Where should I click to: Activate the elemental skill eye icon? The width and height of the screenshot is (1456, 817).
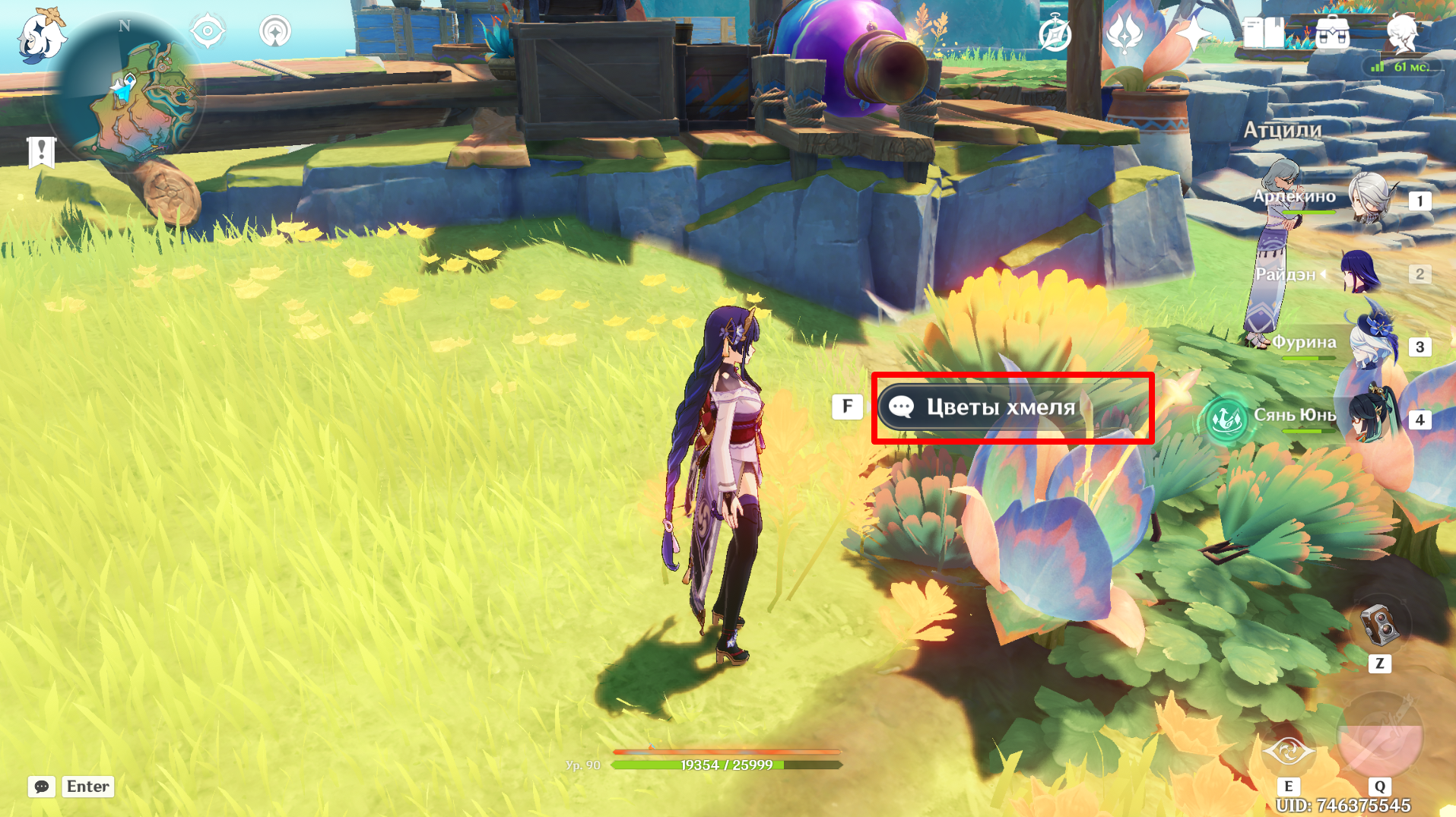tap(1288, 751)
